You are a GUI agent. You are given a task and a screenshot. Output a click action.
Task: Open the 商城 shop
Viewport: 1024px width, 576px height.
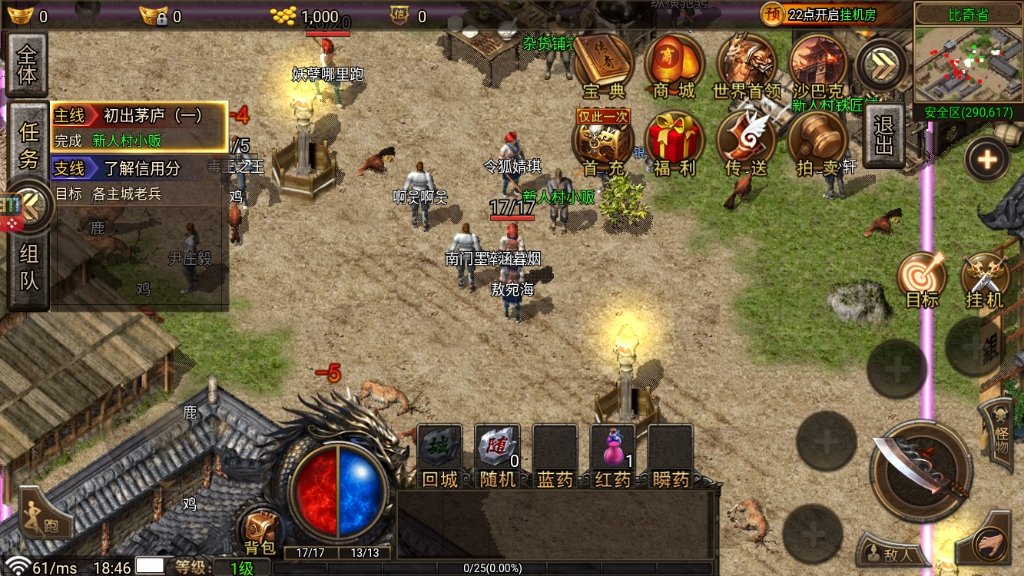[x=674, y=64]
